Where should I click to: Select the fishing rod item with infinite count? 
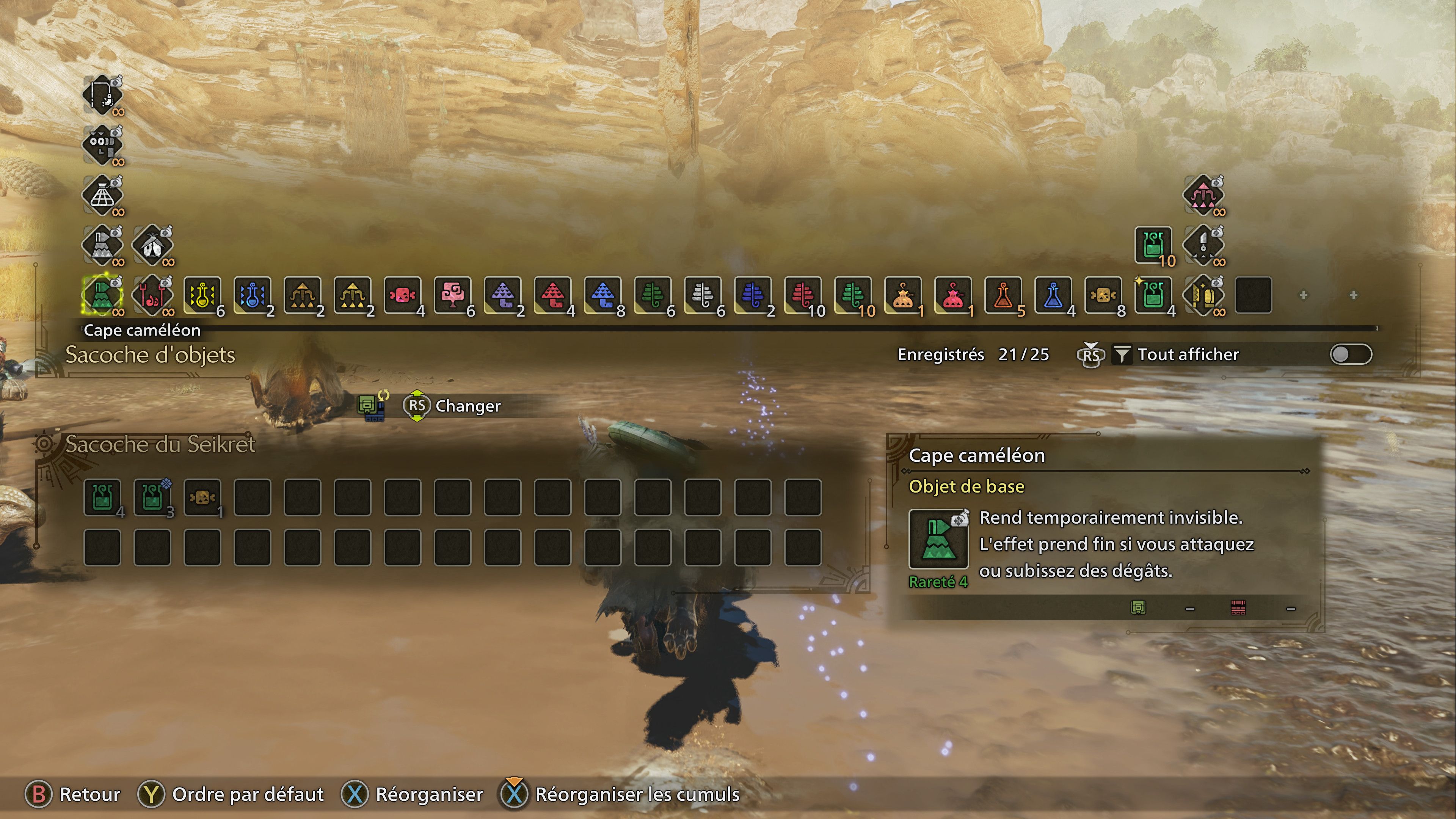click(102, 95)
